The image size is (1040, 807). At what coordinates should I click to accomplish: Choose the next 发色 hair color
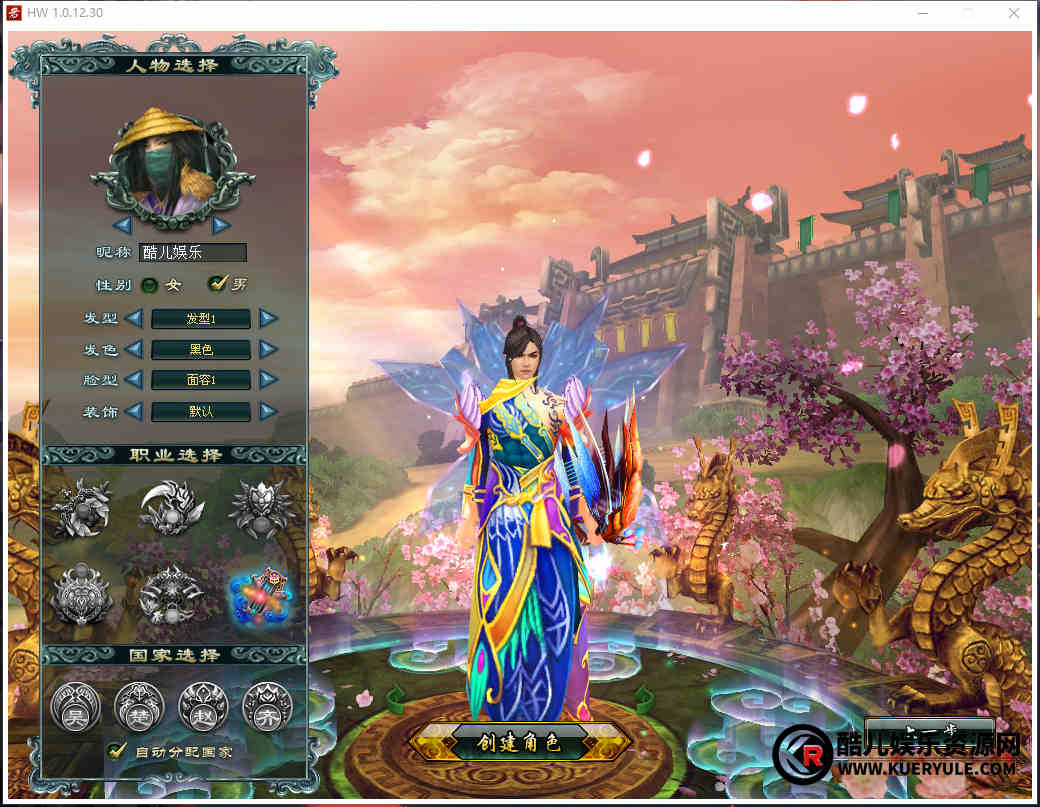tap(268, 349)
